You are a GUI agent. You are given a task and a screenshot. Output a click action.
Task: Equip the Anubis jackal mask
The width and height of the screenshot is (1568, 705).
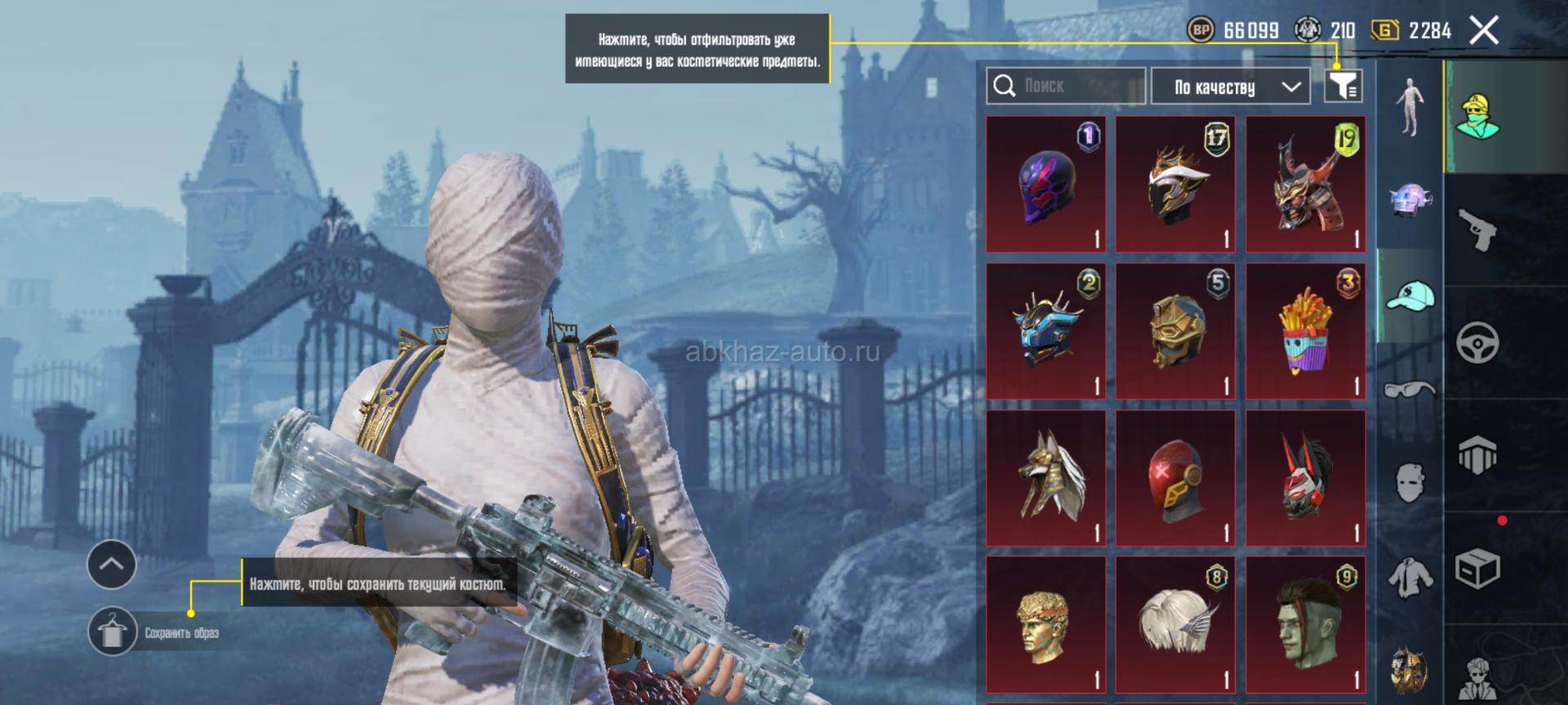coord(1045,479)
